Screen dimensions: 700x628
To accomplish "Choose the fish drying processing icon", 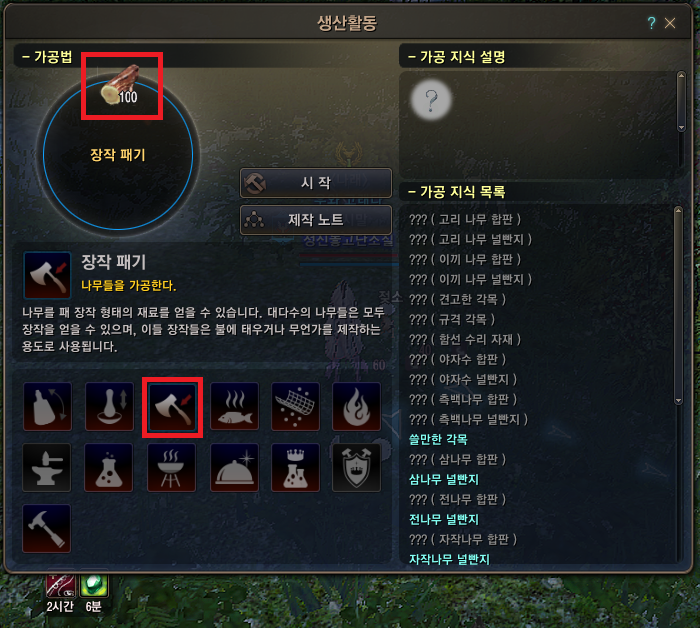I will [x=234, y=406].
